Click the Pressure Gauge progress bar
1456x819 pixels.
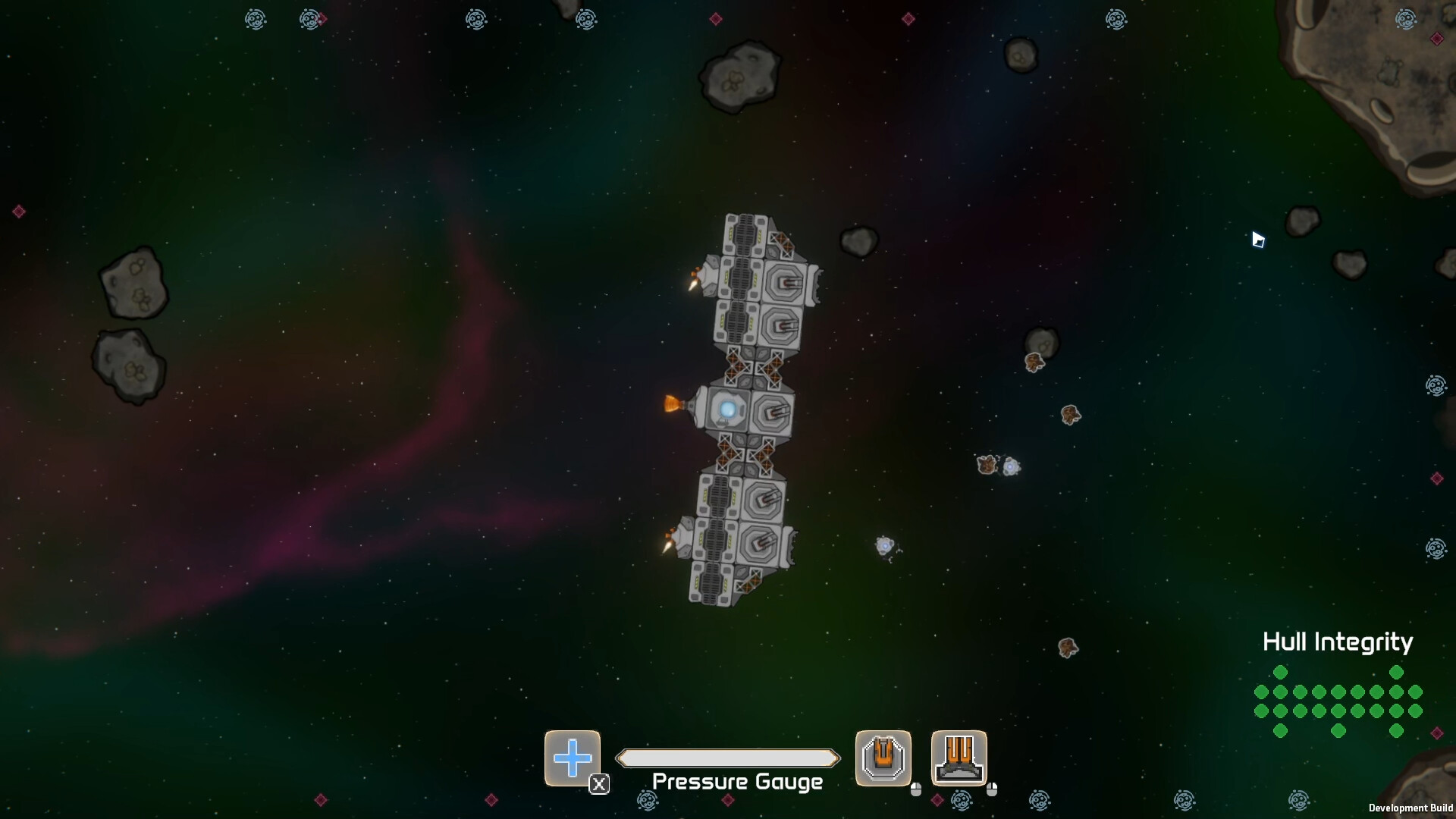(728, 758)
